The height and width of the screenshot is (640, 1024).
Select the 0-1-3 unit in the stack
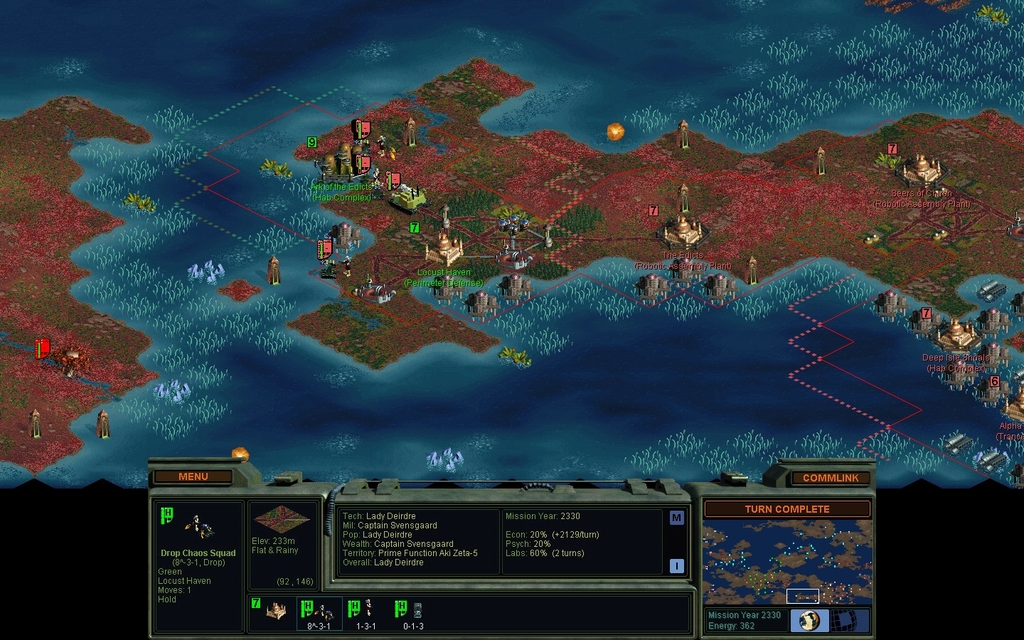412,611
